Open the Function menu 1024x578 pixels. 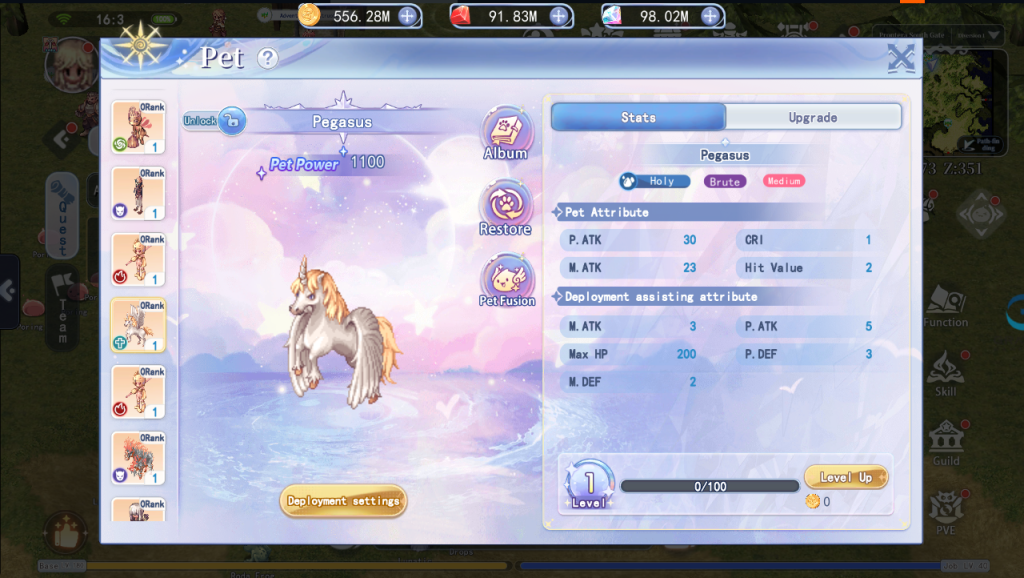(x=945, y=304)
